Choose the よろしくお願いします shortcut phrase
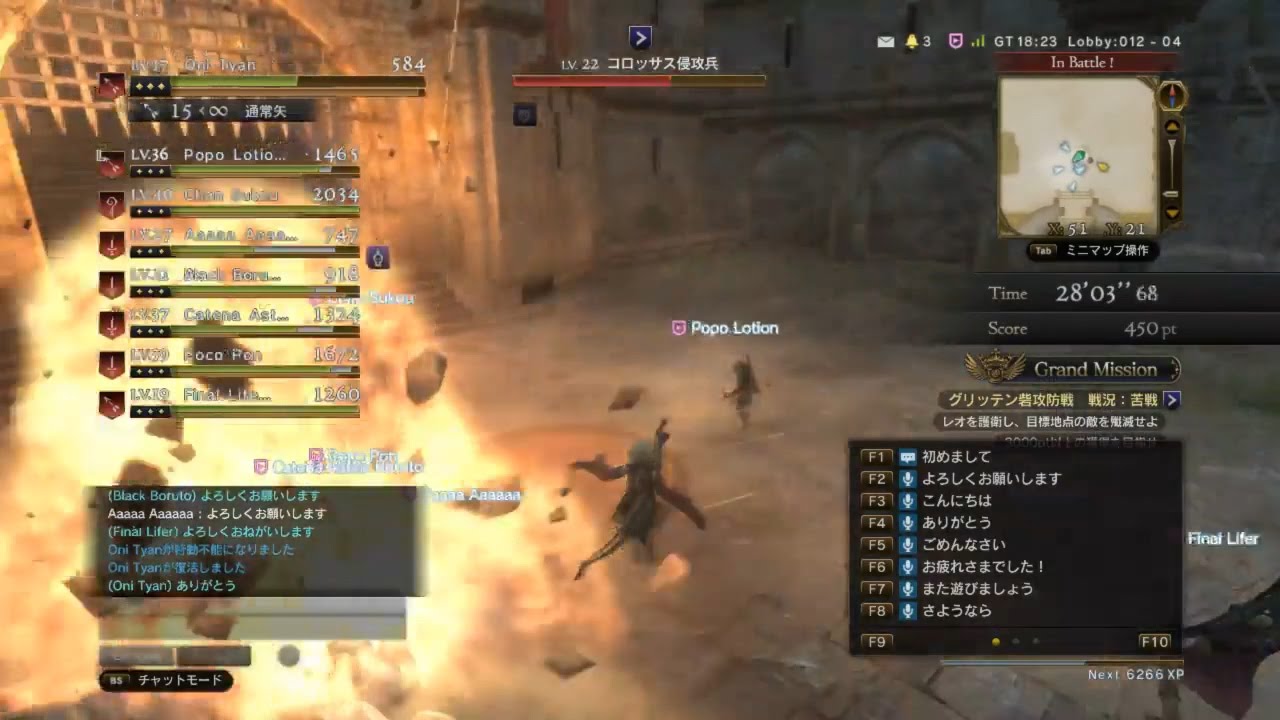The height and width of the screenshot is (720, 1280). pos(990,479)
